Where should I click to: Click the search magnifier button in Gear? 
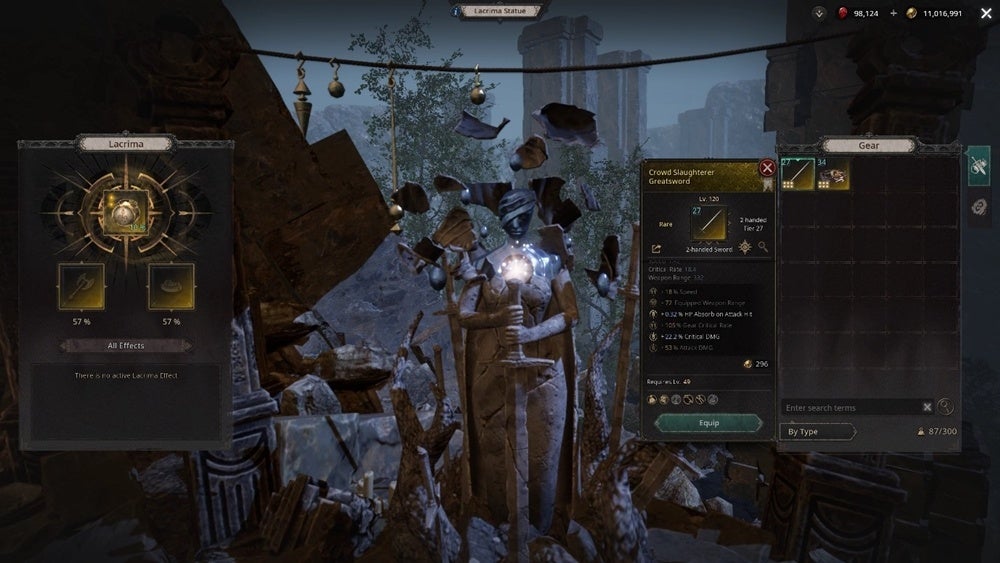click(x=946, y=407)
